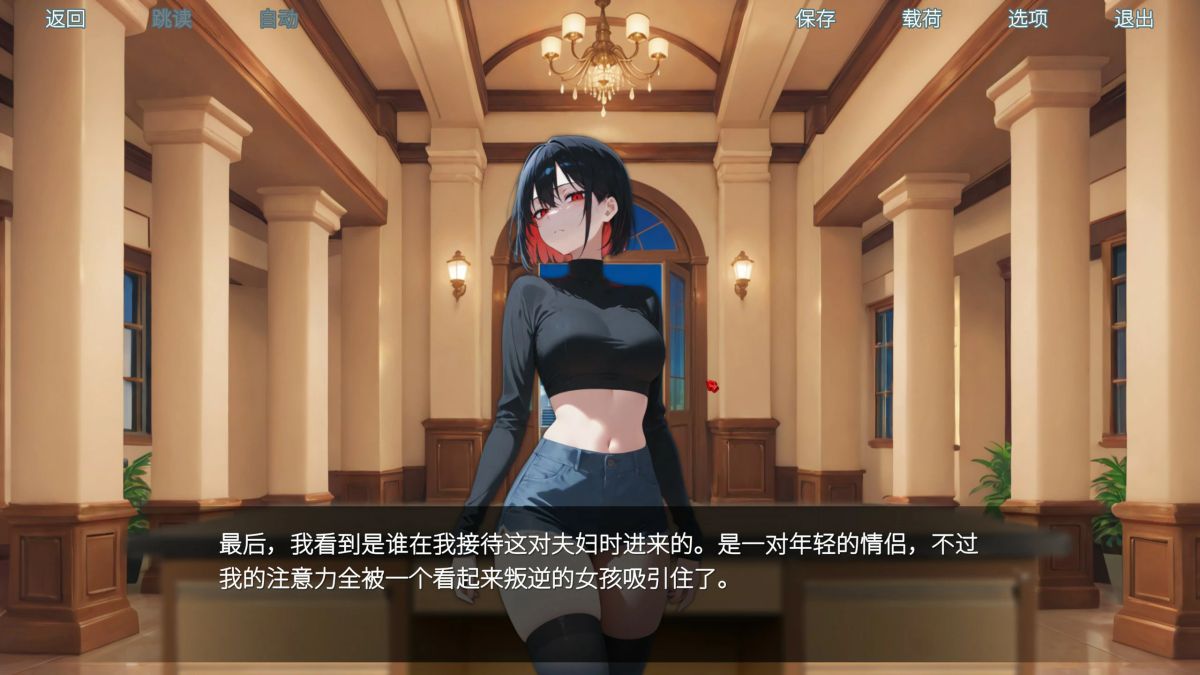The height and width of the screenshot is (675, 1200).
Task: Click the 返回 (Back) button
Action: coord(65,19)
